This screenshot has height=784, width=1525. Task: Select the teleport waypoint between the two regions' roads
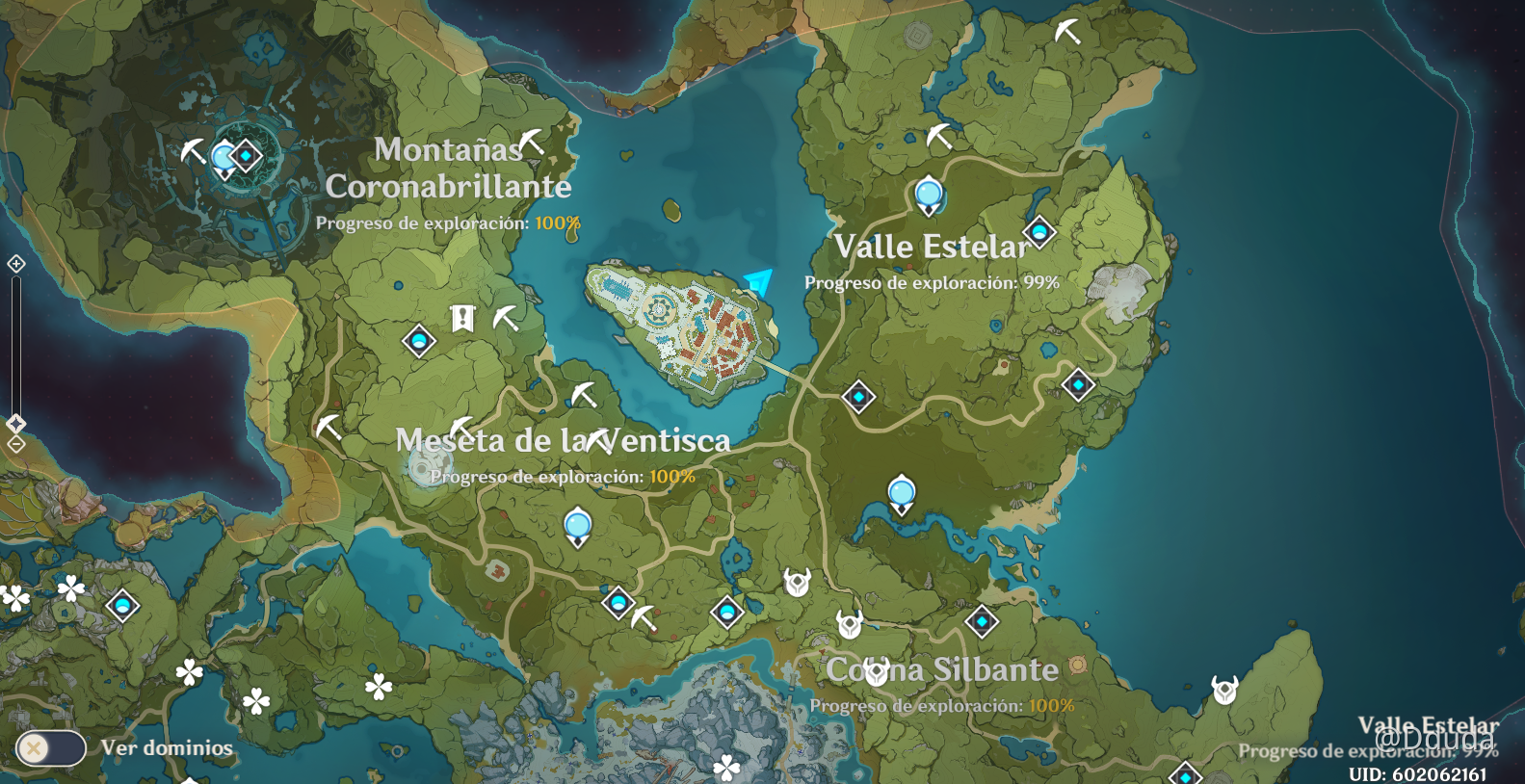(857, 396)
